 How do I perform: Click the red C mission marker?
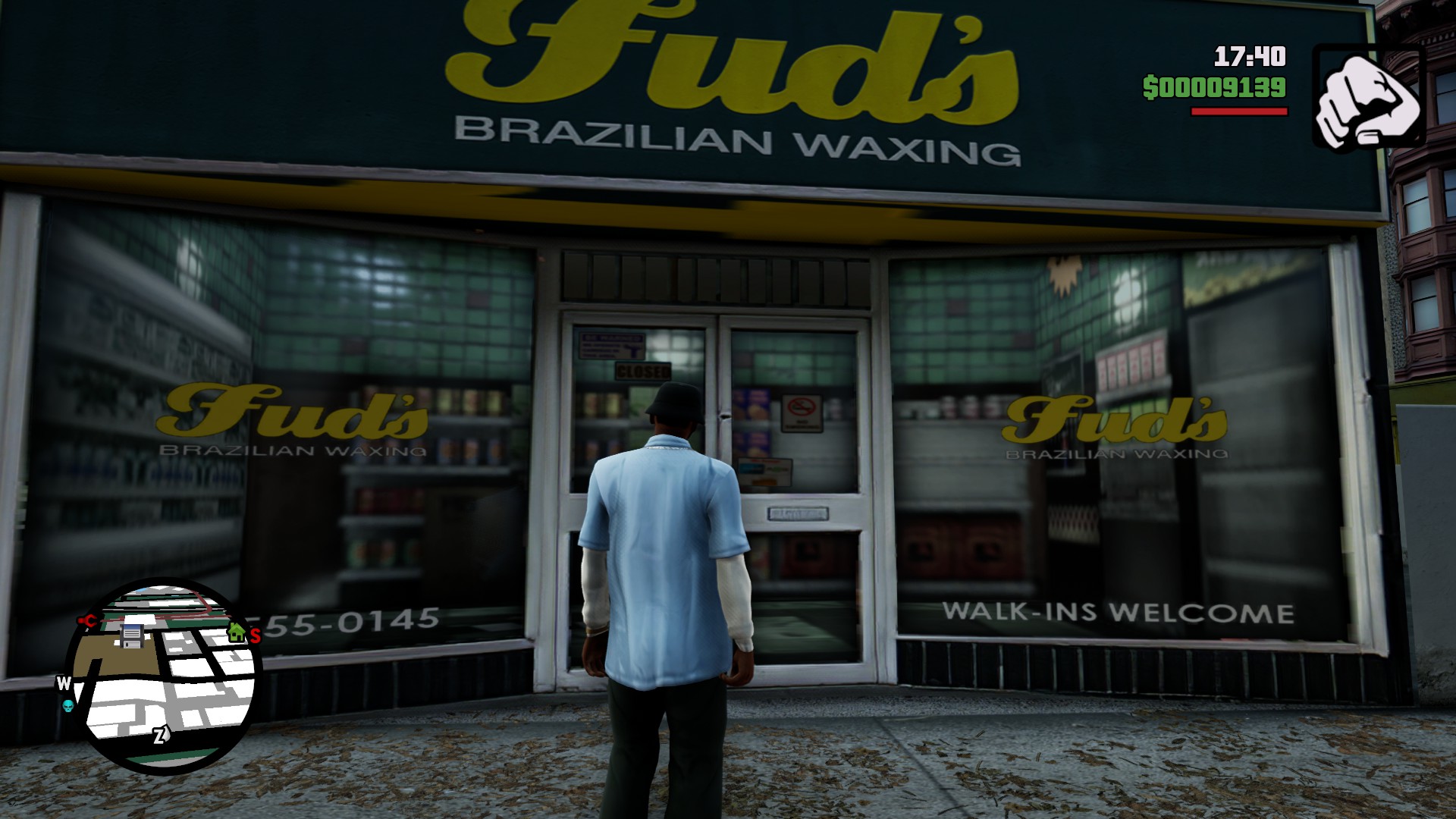(x=89, y=622)
